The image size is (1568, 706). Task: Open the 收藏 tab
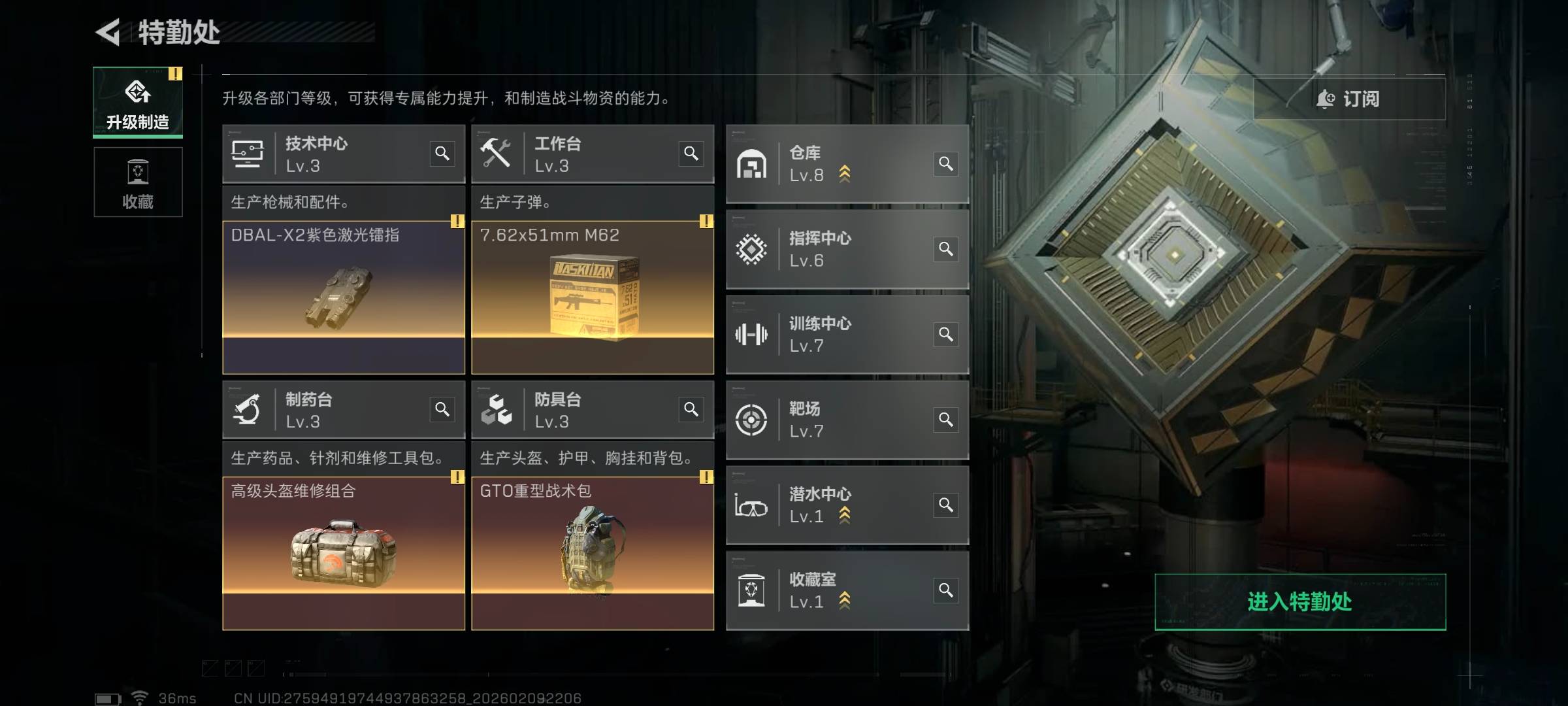point(138,182)
